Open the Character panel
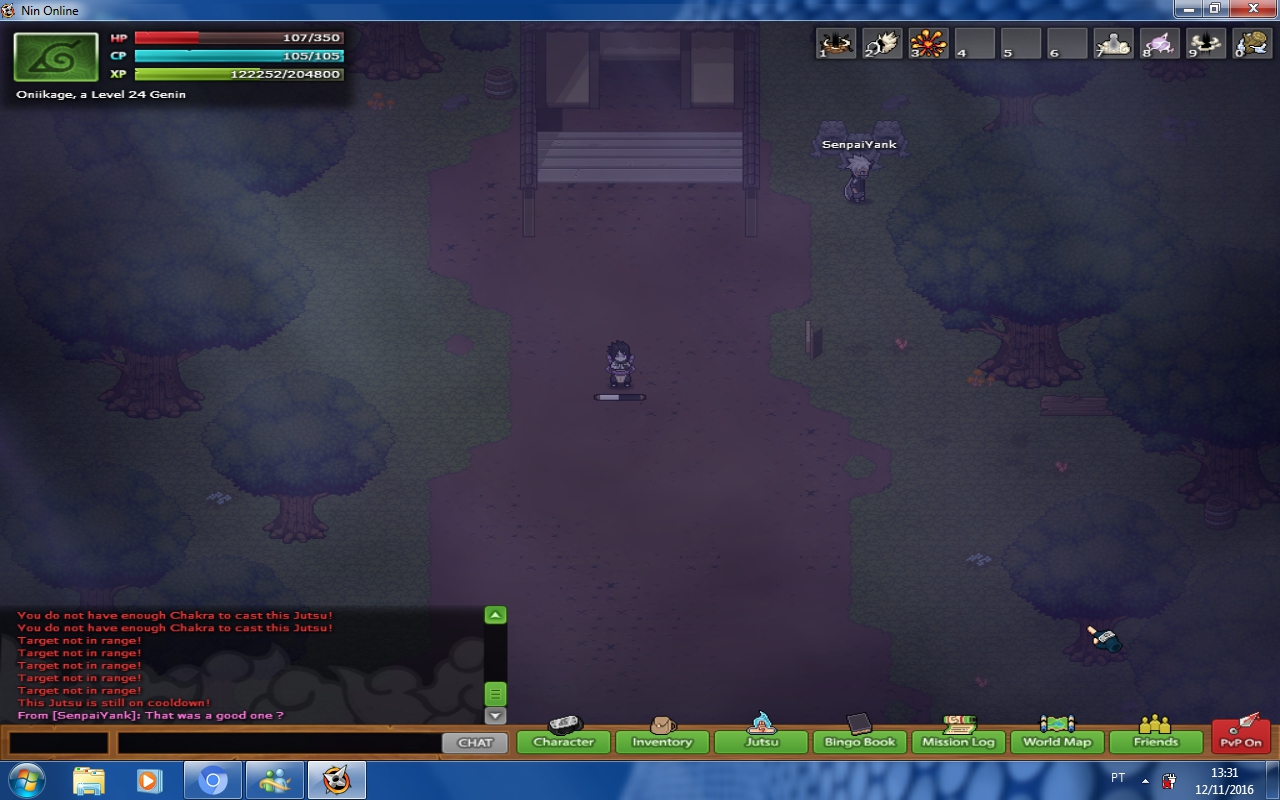 tap(563, 742)
